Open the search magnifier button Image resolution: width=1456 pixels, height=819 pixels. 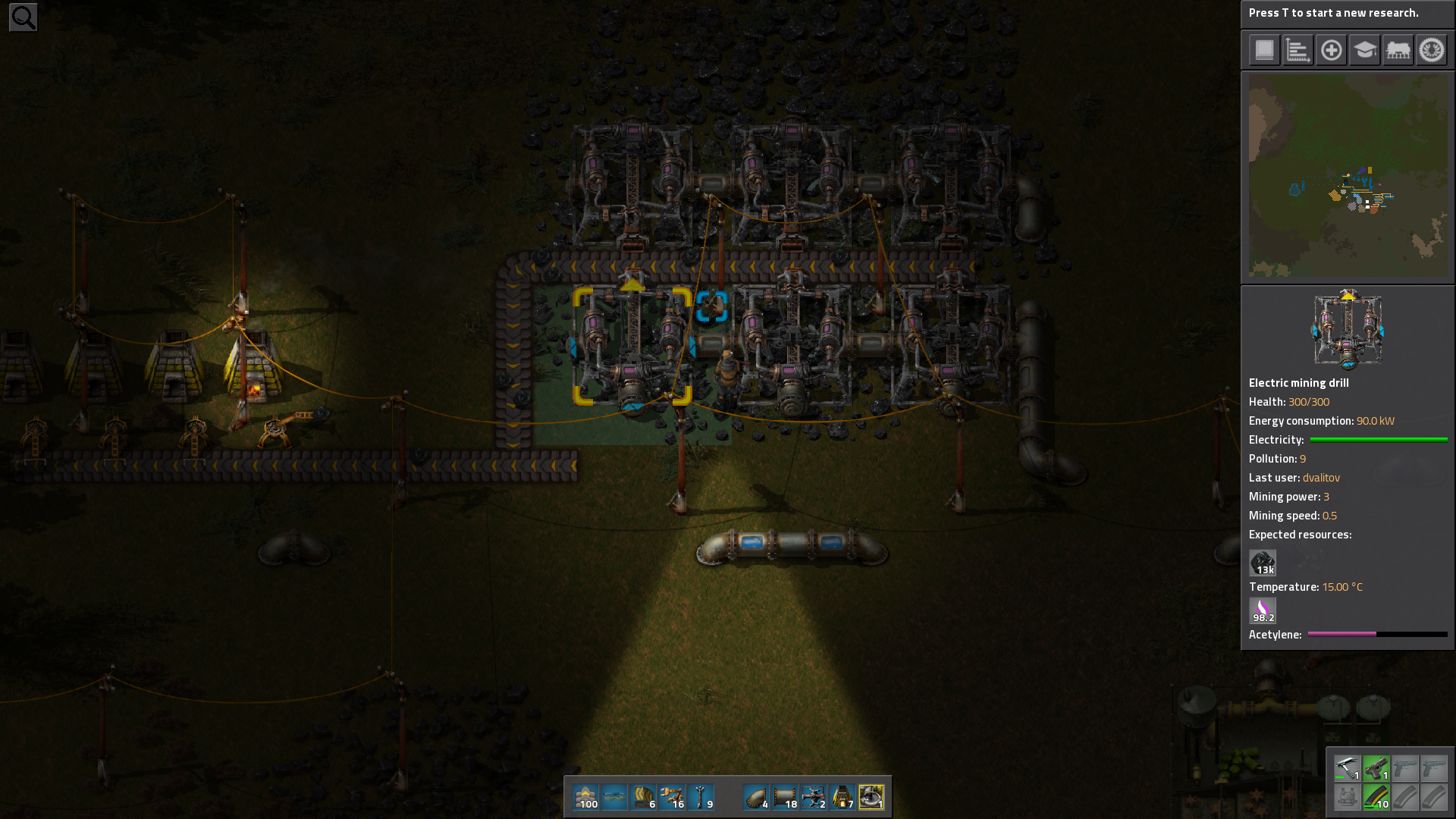(x=23, y=17)
